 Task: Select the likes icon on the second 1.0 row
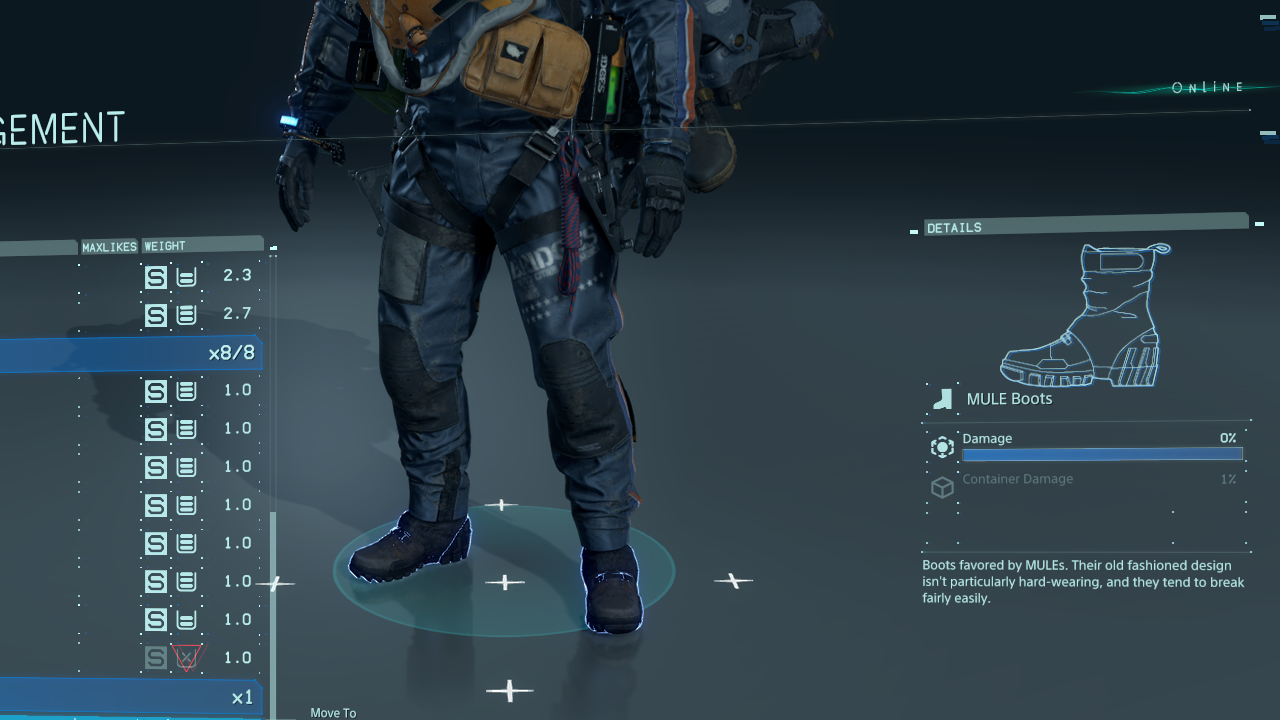186,429
